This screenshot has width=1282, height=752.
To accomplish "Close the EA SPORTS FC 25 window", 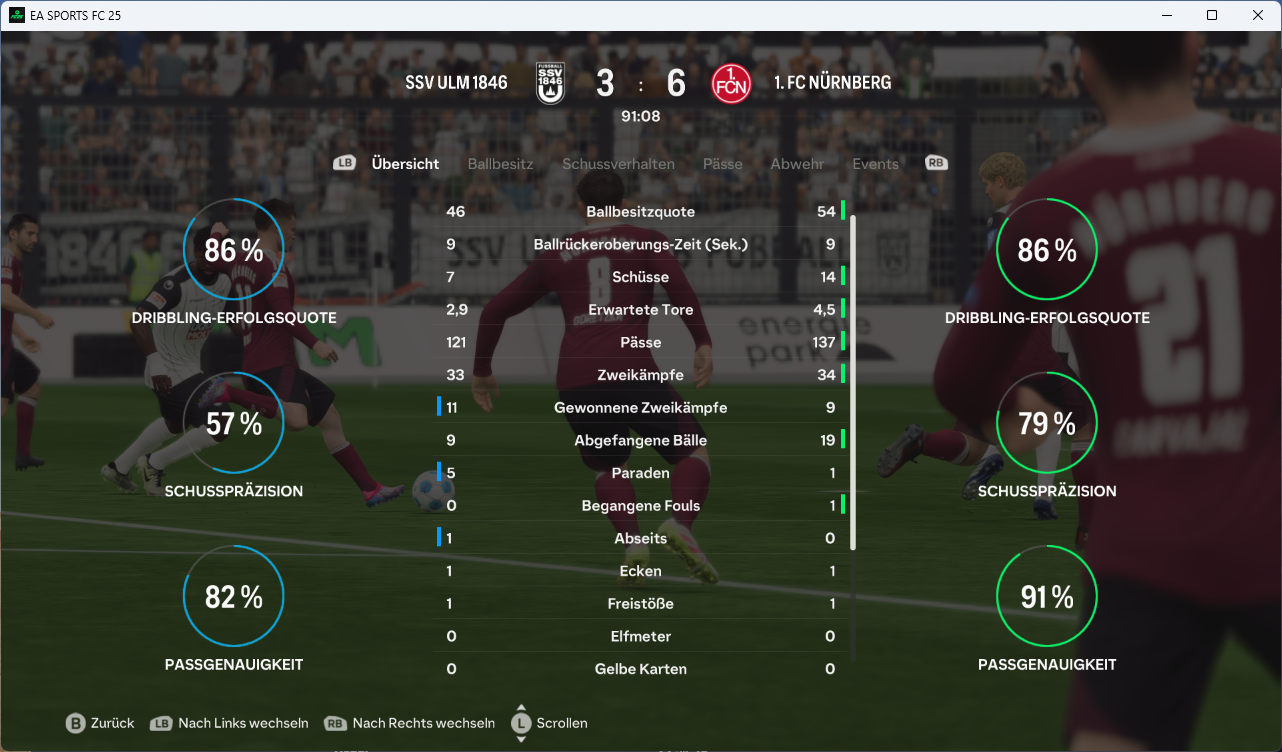I will click(x=1258, y=15).
